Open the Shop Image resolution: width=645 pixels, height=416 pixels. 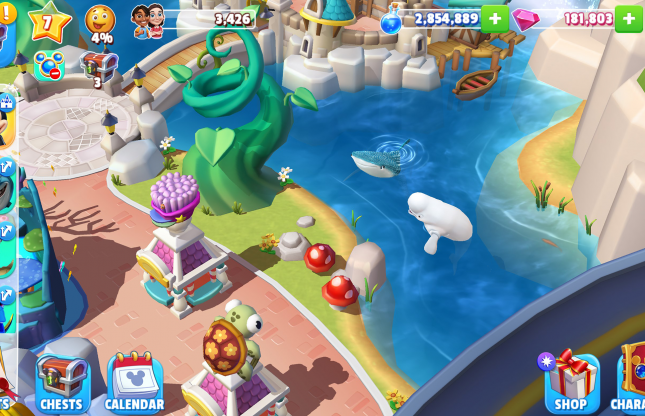click(572, 380)
